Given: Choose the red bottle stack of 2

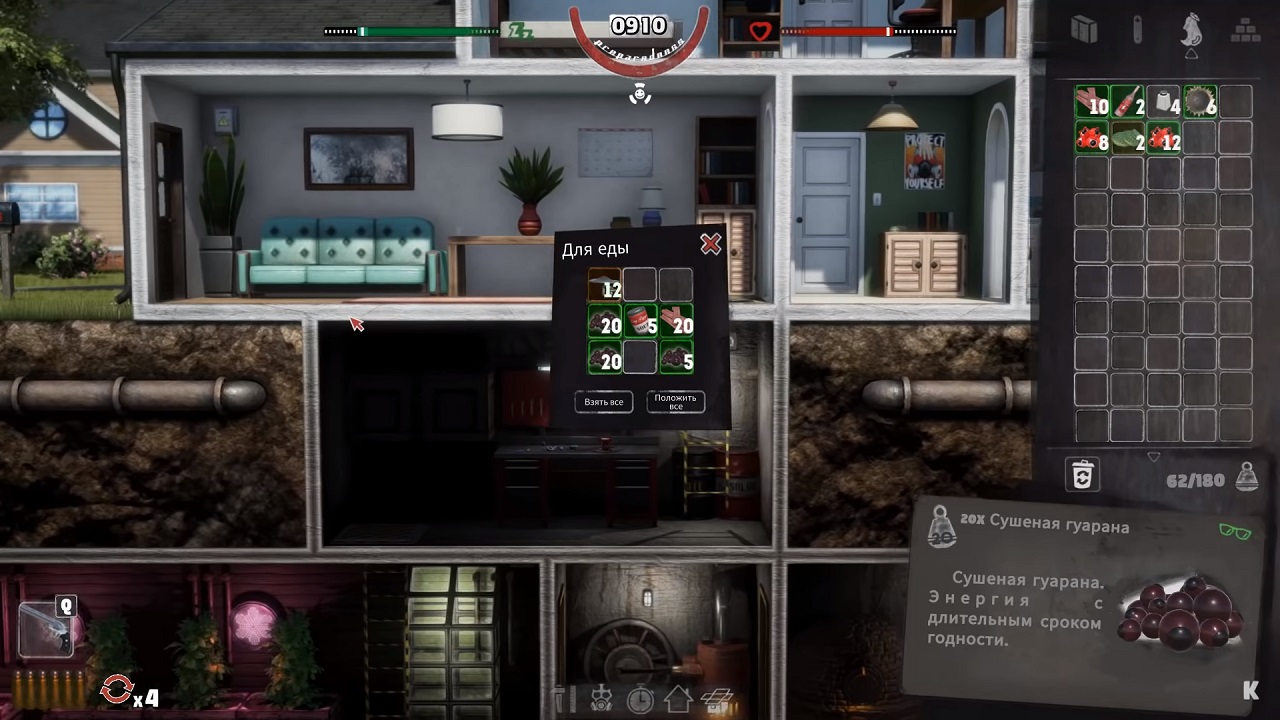Looking at the screenshot, I should (x=1127, y=102).
